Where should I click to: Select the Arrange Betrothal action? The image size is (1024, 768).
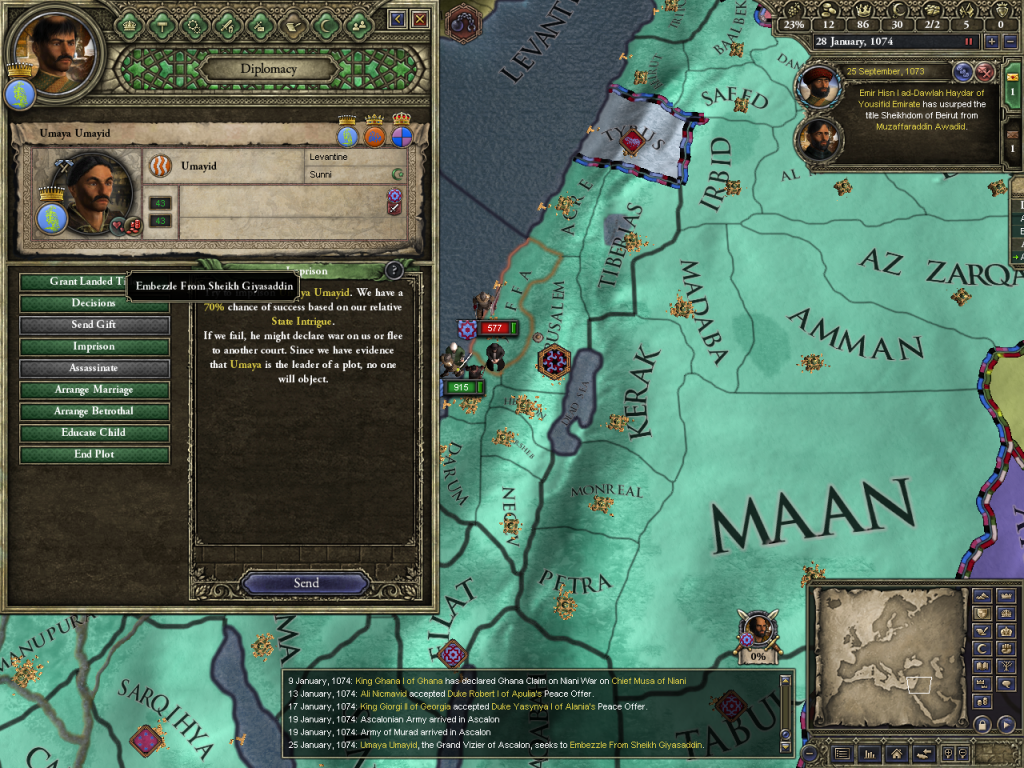(94, 412)
